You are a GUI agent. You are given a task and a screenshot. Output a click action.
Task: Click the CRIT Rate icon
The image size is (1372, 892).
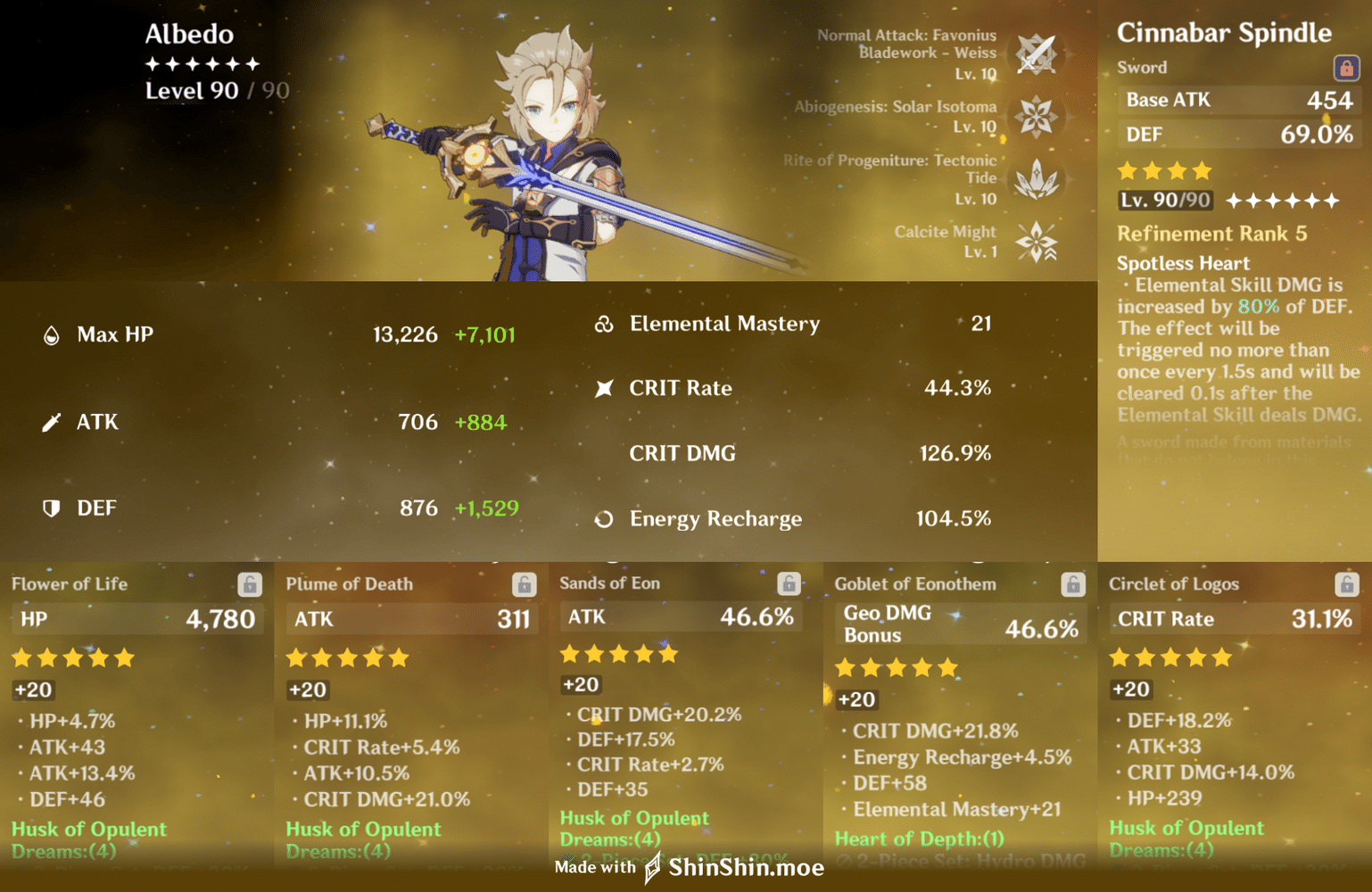pos(606,387)
